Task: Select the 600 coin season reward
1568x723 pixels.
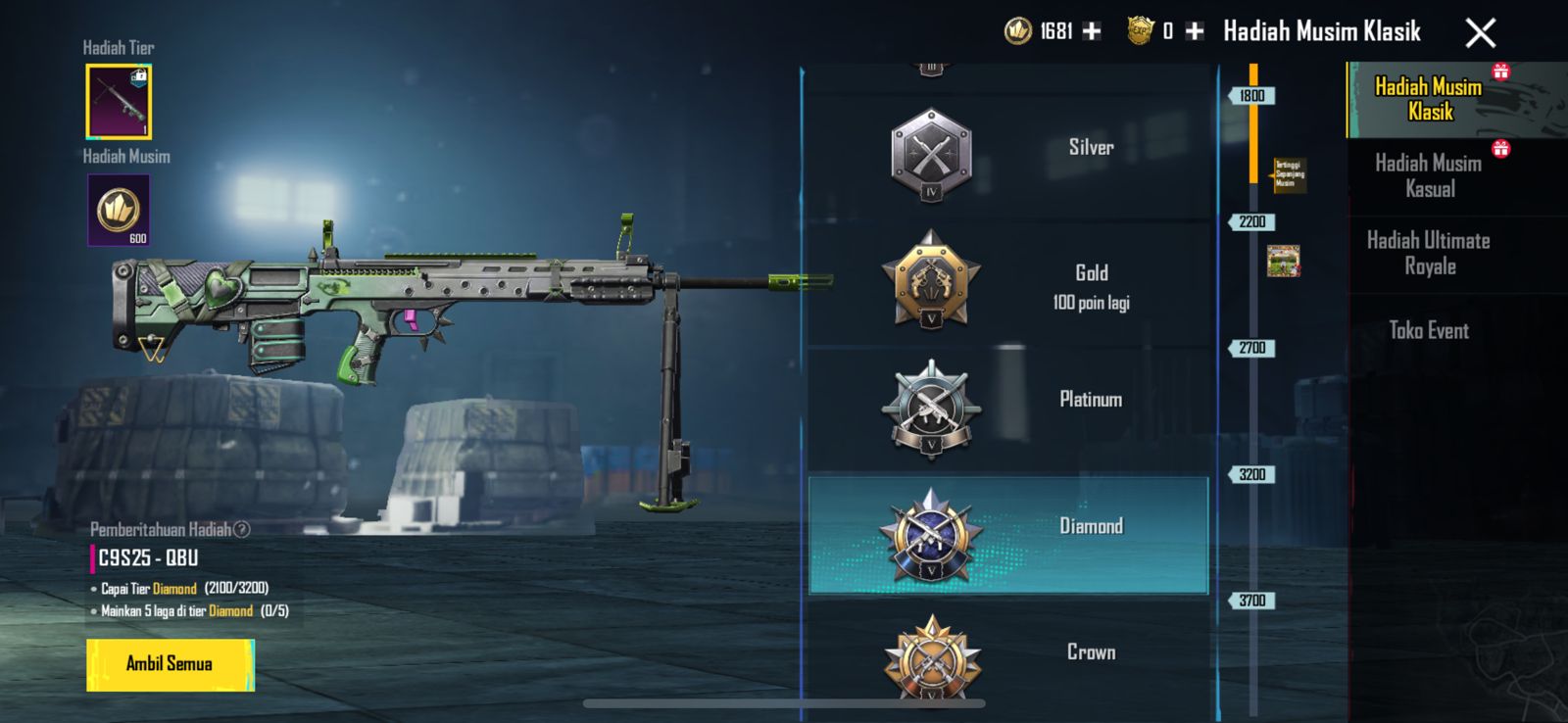Action: [x=119, y=210]
